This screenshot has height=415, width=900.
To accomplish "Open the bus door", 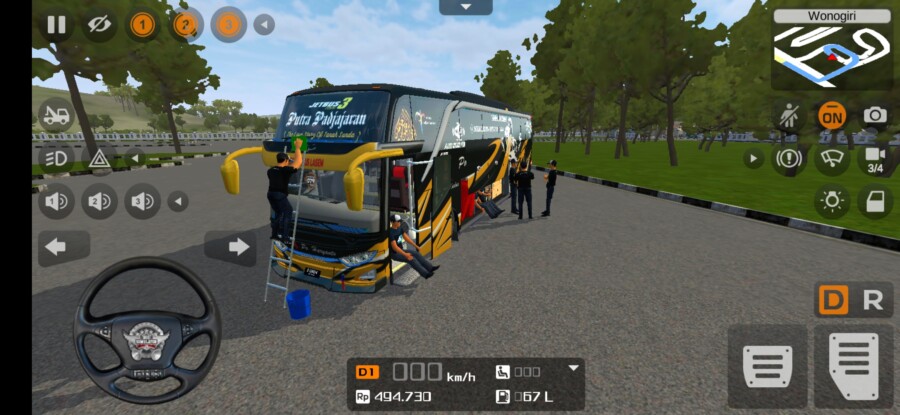I will [875, 202].
